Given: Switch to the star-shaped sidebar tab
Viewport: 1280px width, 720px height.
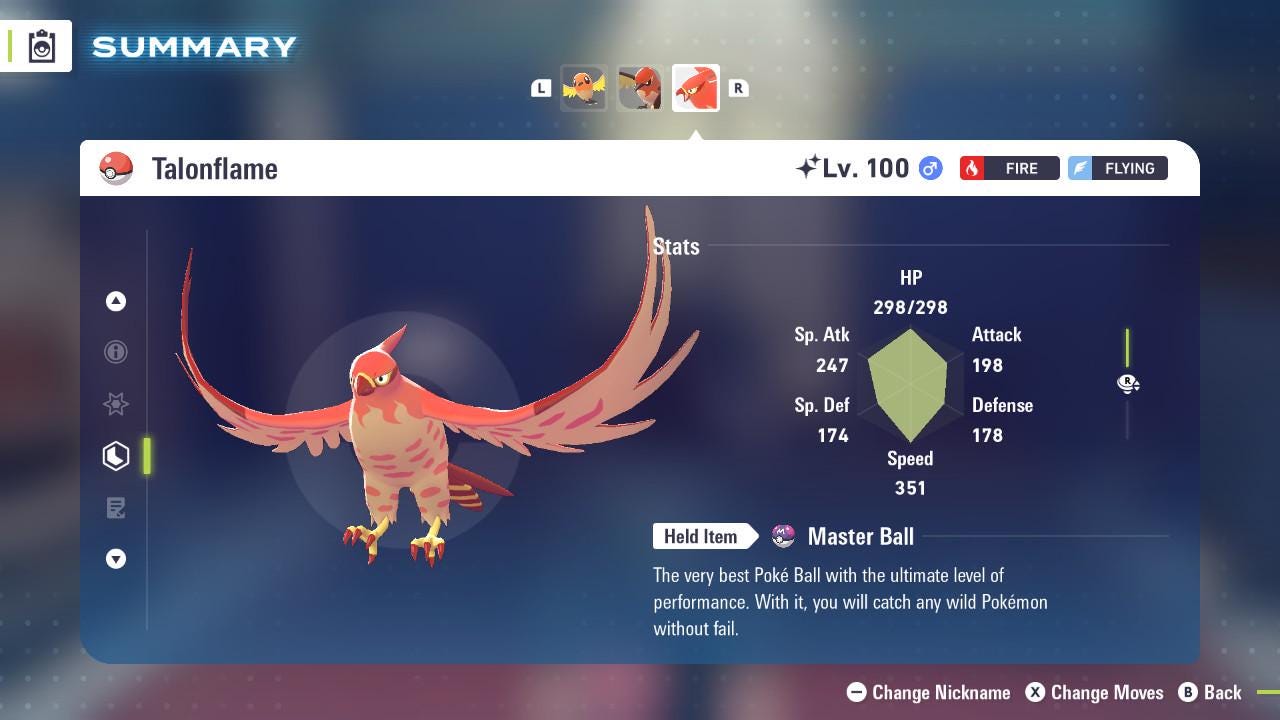Looking at the screenshot, I should [116, 404].
